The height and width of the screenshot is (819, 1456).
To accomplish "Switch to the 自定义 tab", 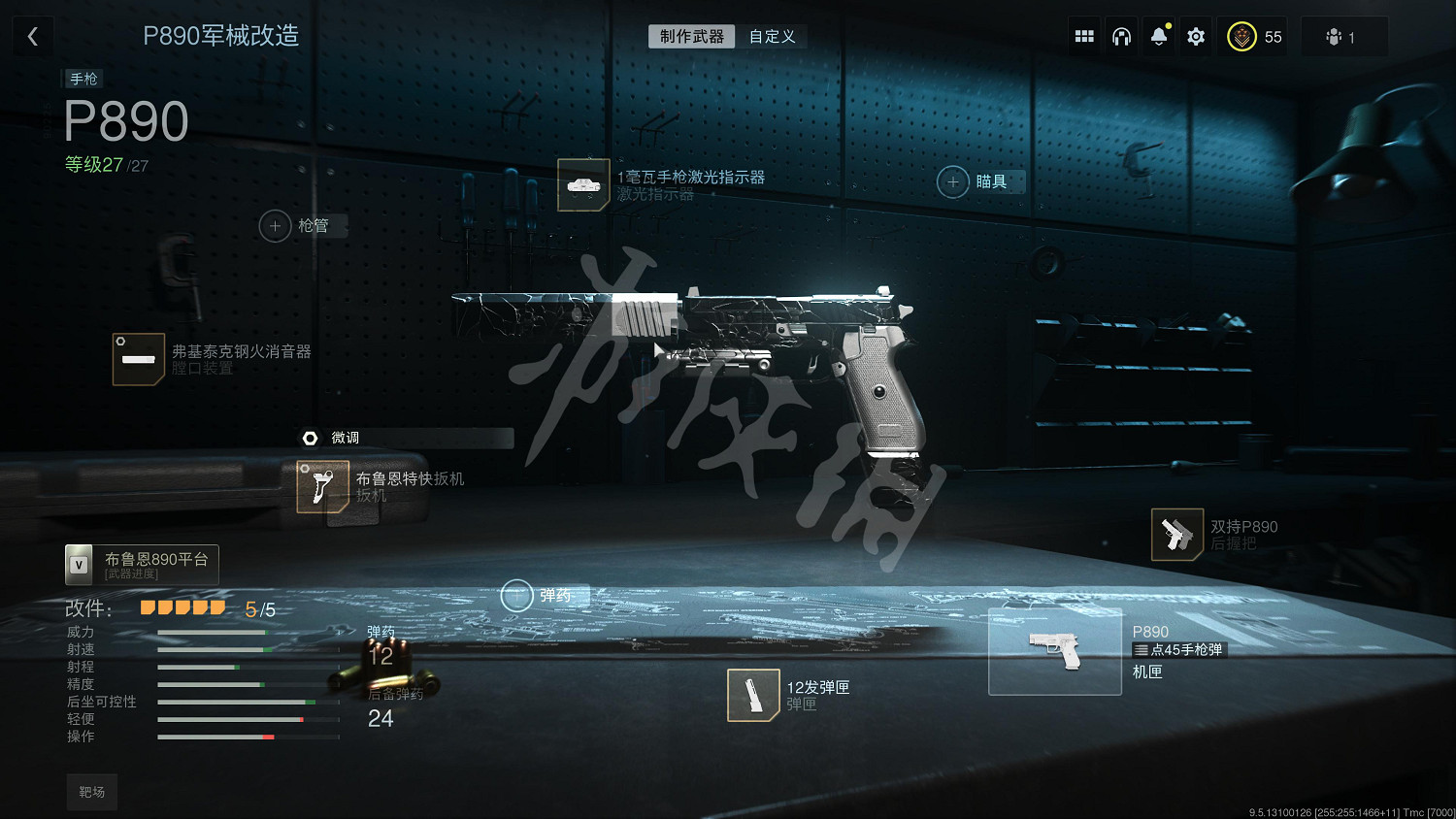I will click(772, 37).
